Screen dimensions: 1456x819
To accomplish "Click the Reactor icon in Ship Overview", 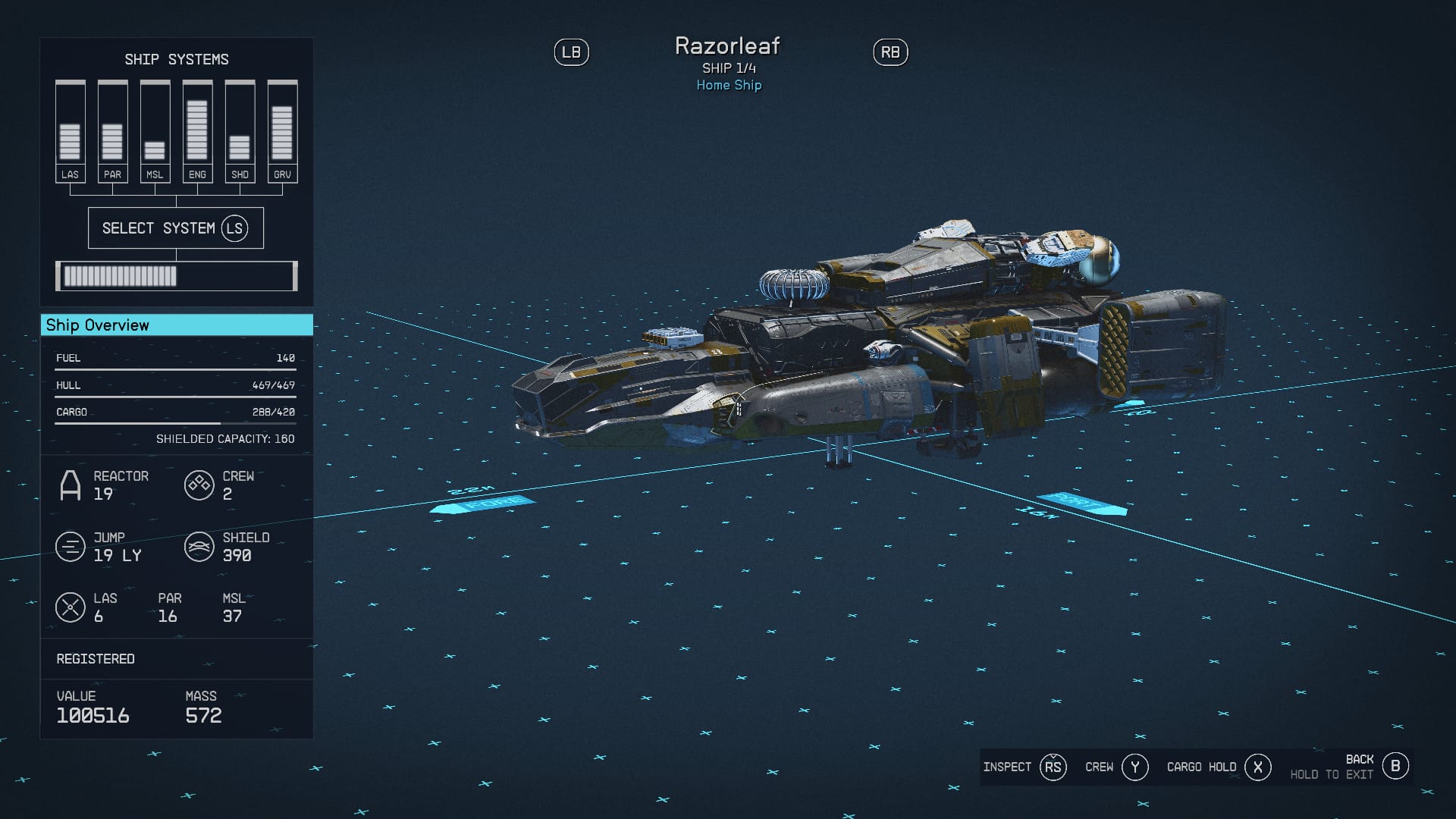I will (71, 485).
